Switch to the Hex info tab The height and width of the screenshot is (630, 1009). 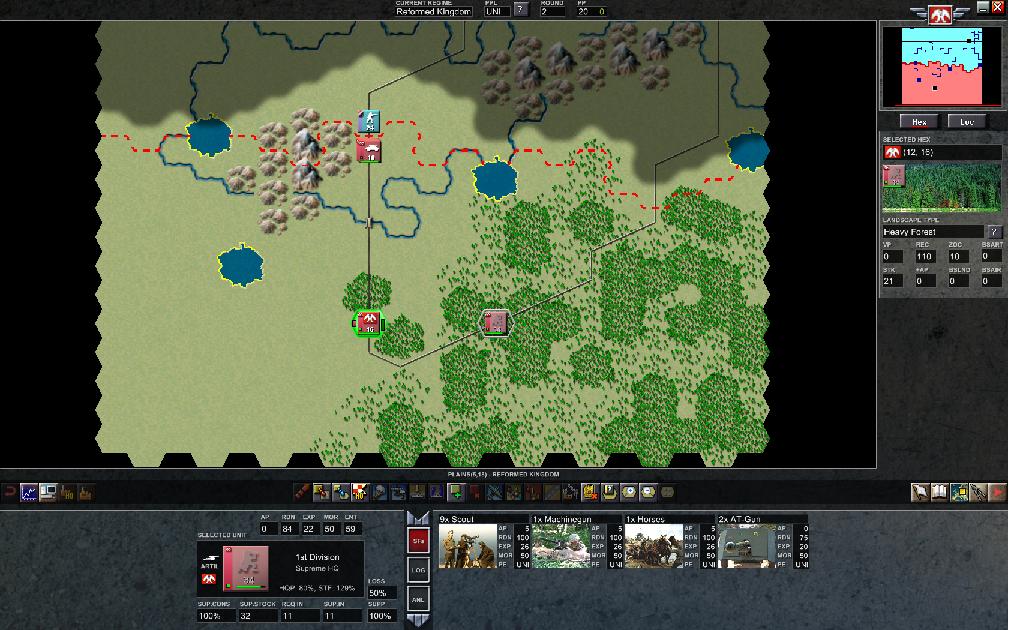pos(920,122)
